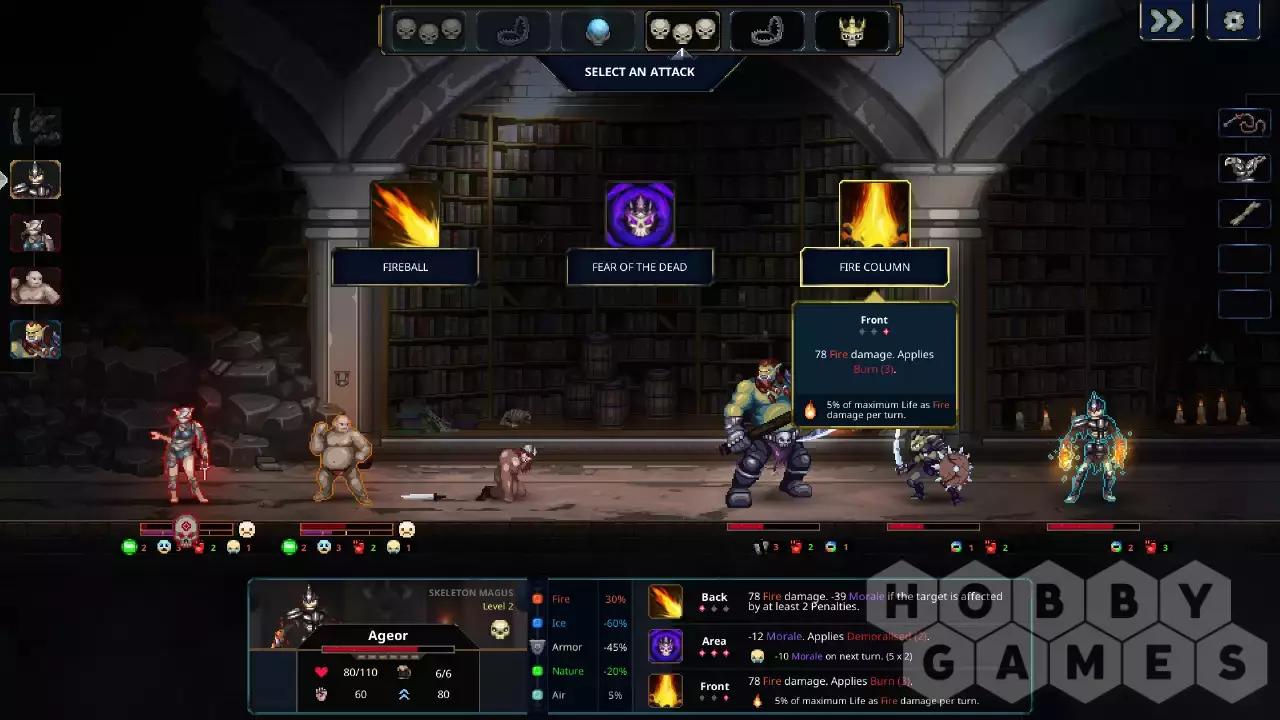Image resolution: width=1280 pixels, height=720 pixels.
Task: Use the bone stick item slot
Action: pyautogui.click(x=1244, y=213)
